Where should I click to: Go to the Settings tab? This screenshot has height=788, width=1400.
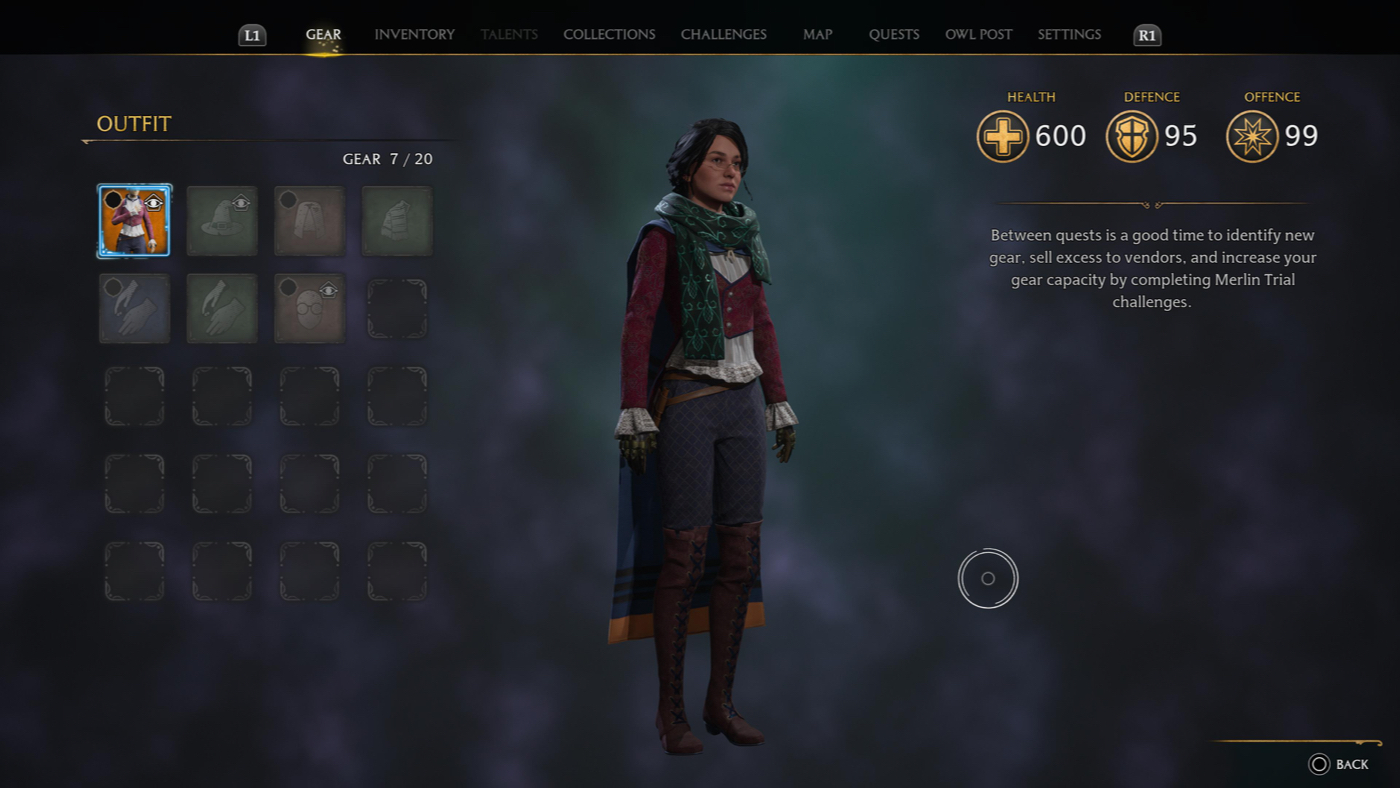coord(1069,34)
